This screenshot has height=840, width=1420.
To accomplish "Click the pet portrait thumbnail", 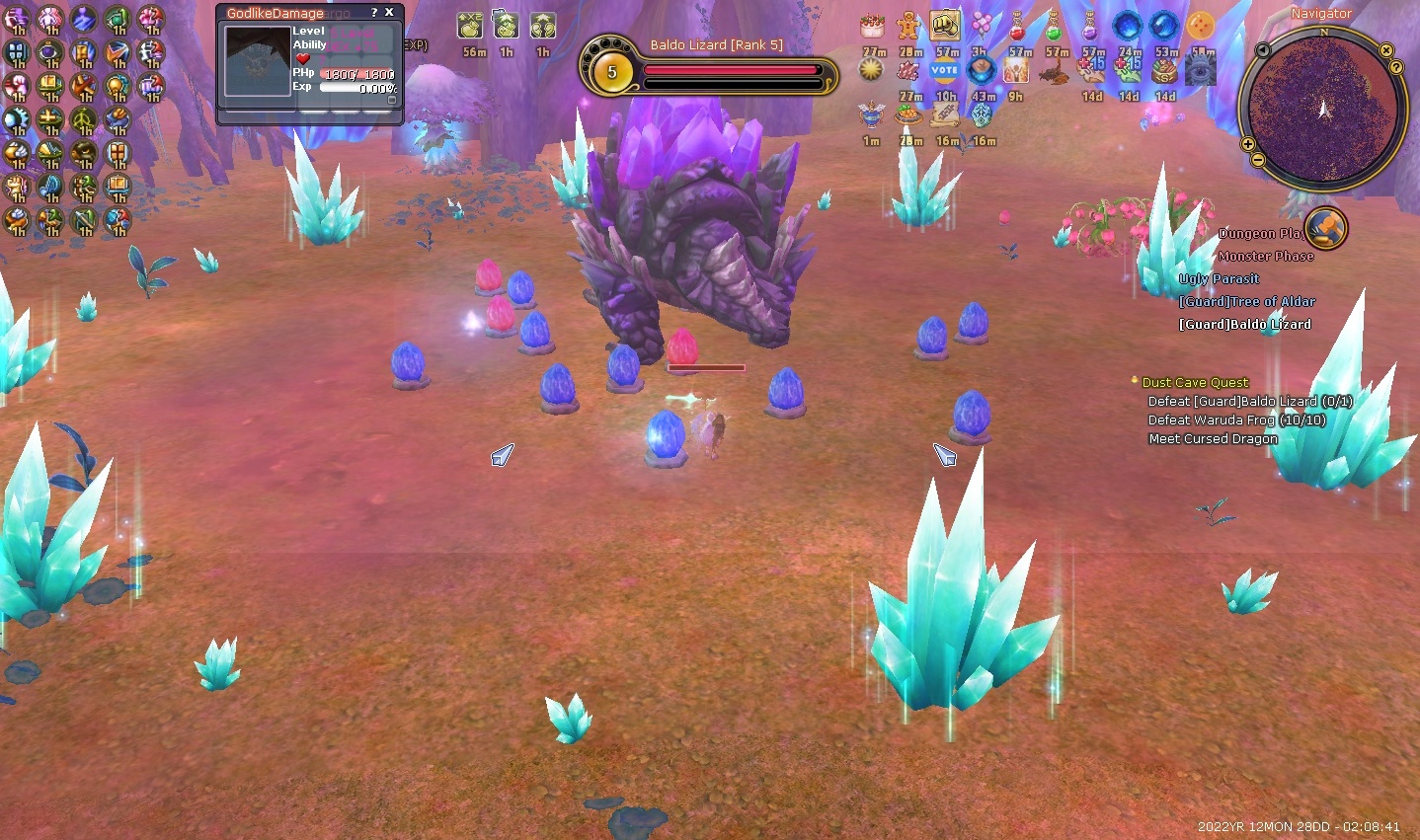I will (258, 61).
